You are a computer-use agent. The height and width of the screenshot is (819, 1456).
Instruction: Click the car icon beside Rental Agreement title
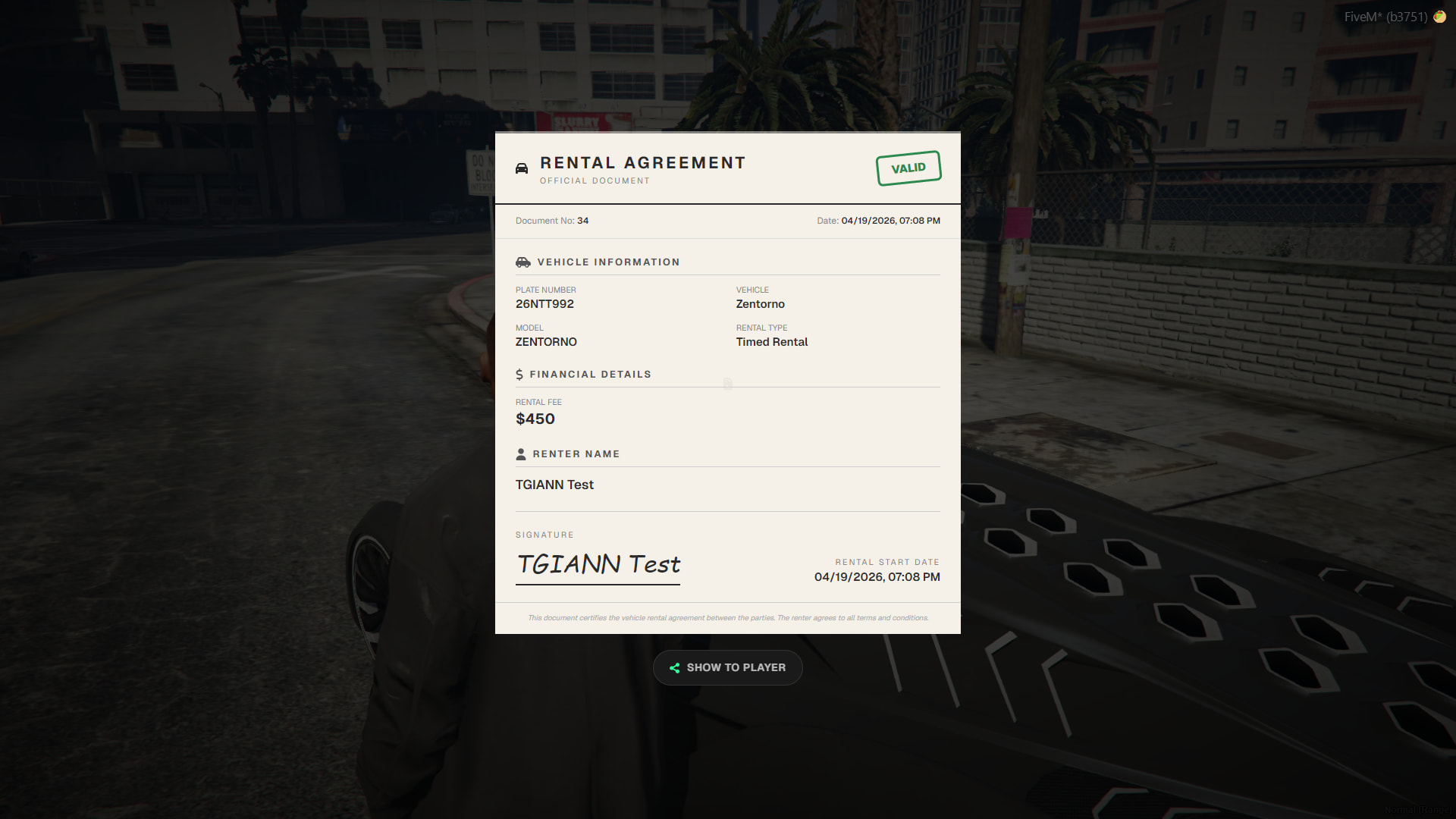point(522,168)
